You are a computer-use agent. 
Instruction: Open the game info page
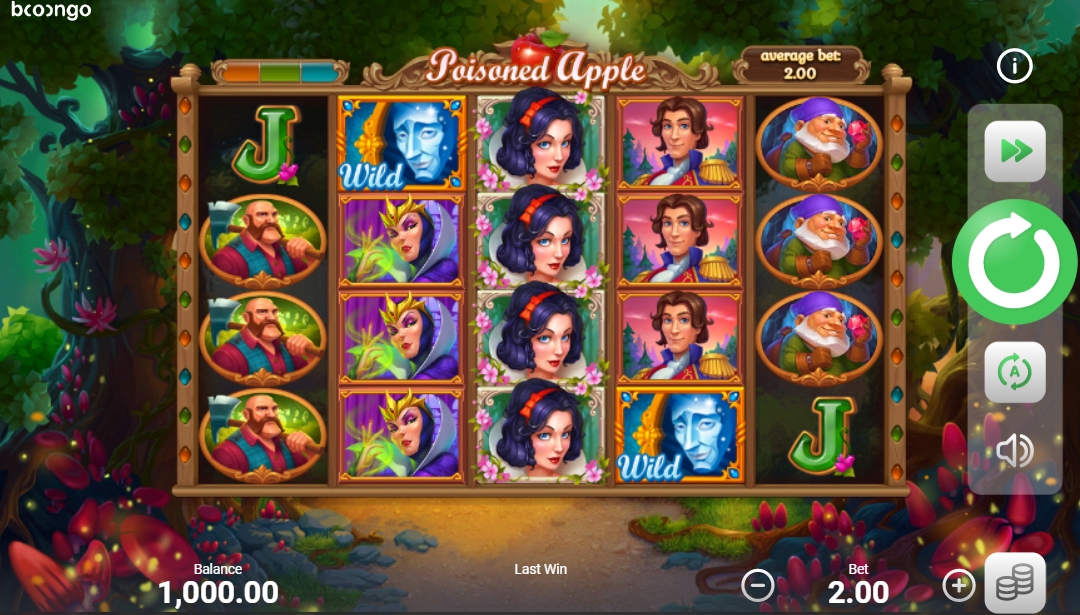coord(1015,67)
